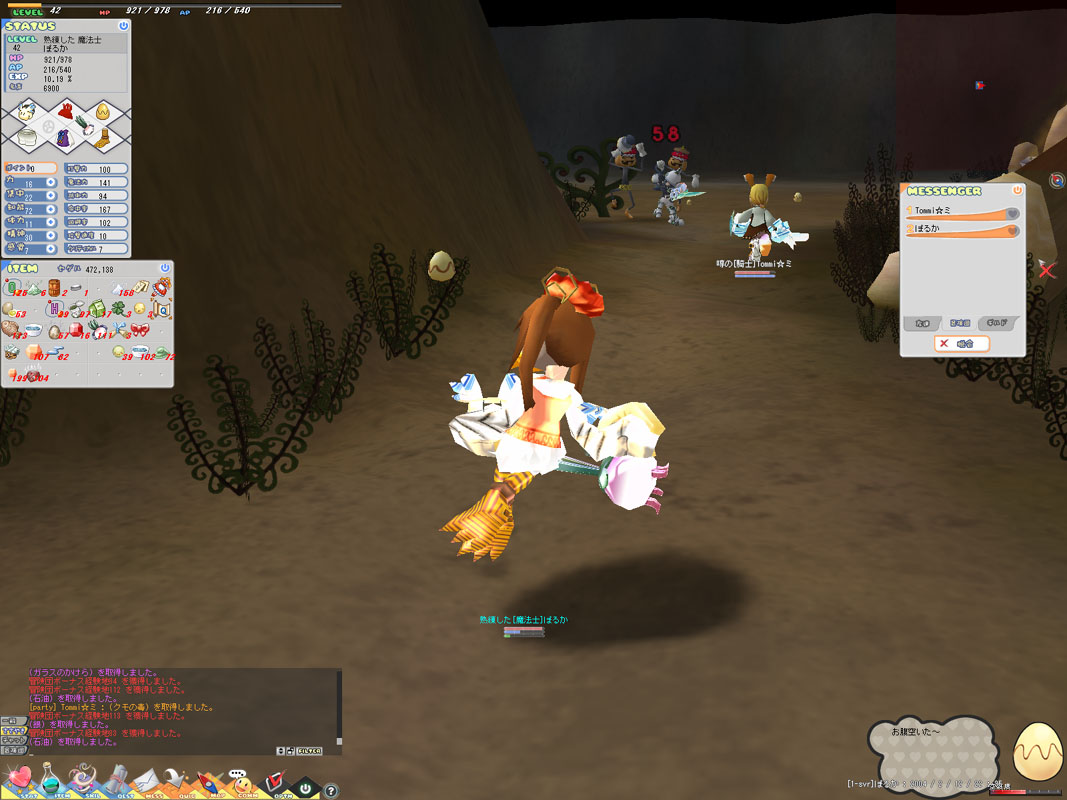1067x800 pixels.
Task: Open the OPTN checkmark options menu
Action: 274,781
